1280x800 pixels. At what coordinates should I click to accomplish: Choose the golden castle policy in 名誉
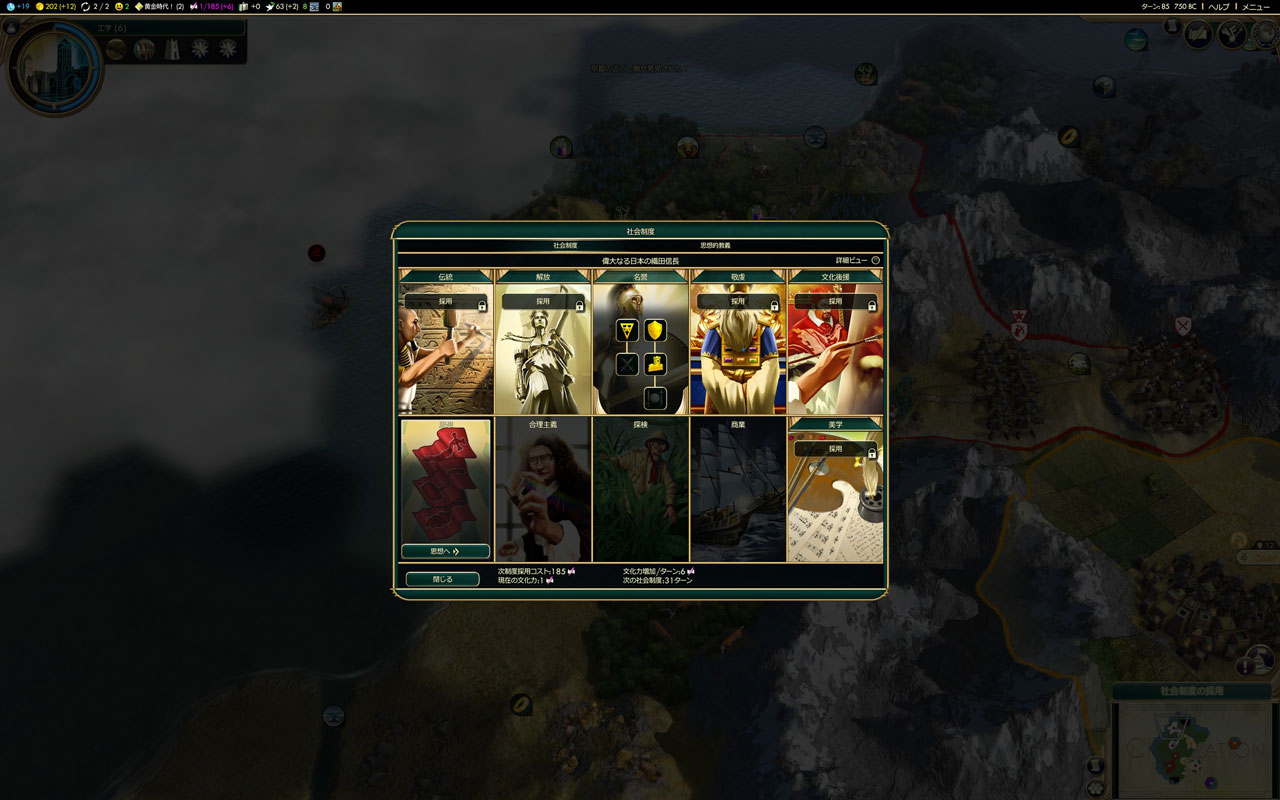(x=655, y=364)
